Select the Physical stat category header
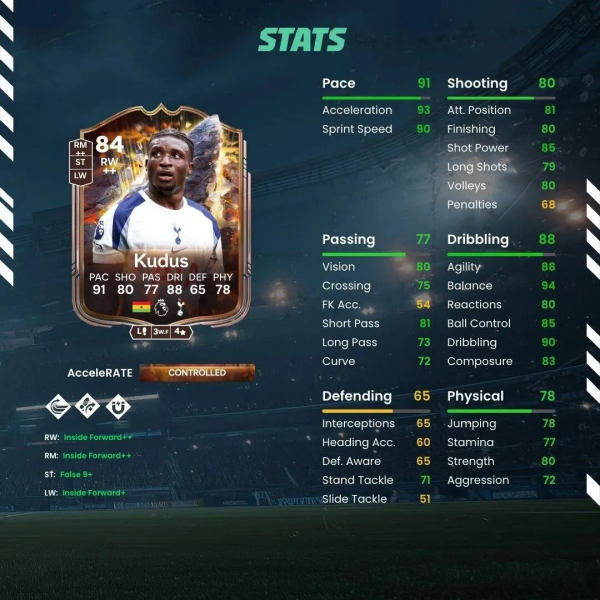This screenshot has height=600, width=600. coord(475,396)
